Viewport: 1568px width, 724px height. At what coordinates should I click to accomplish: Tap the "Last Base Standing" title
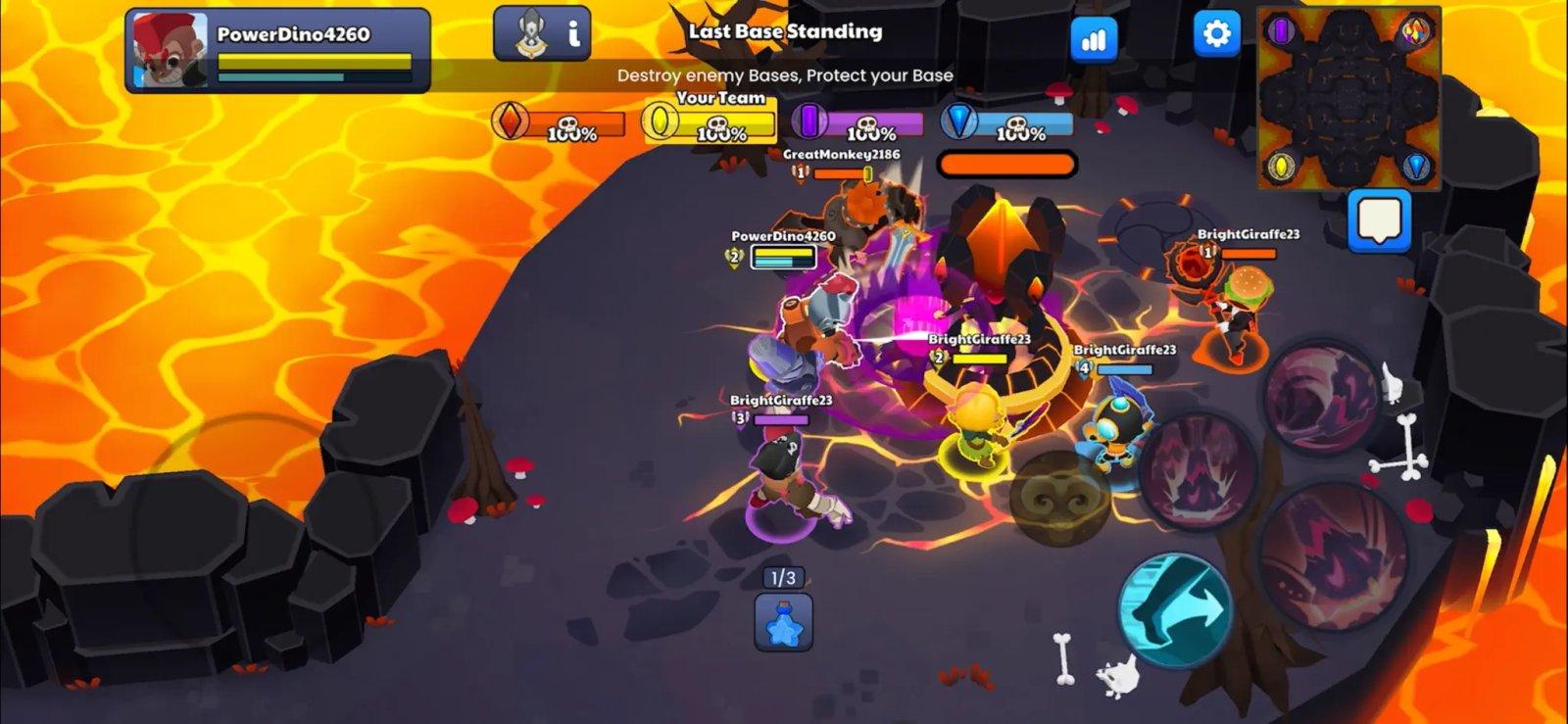(784, 32)
